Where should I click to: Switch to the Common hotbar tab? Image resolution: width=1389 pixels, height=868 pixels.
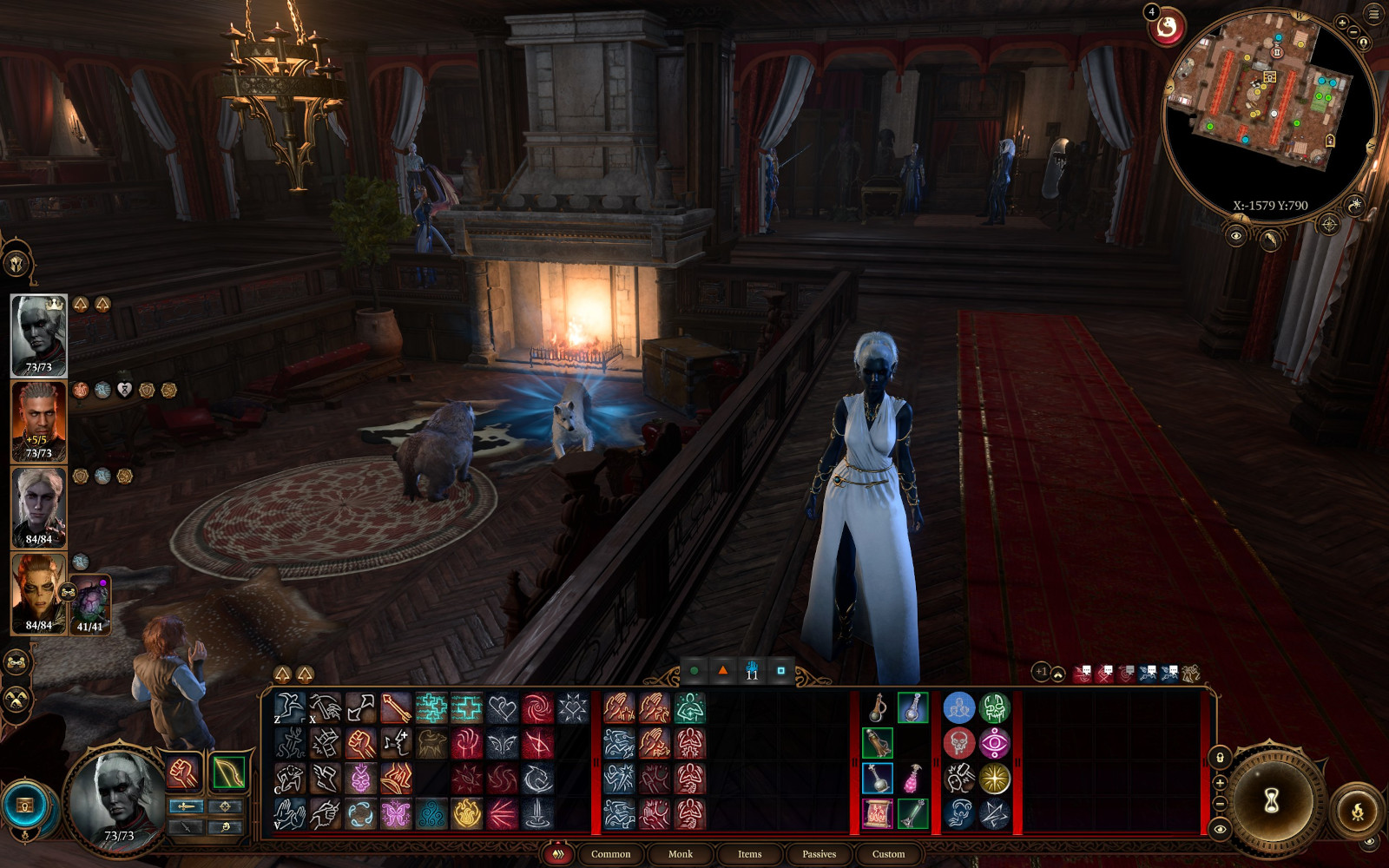point(610,854)
